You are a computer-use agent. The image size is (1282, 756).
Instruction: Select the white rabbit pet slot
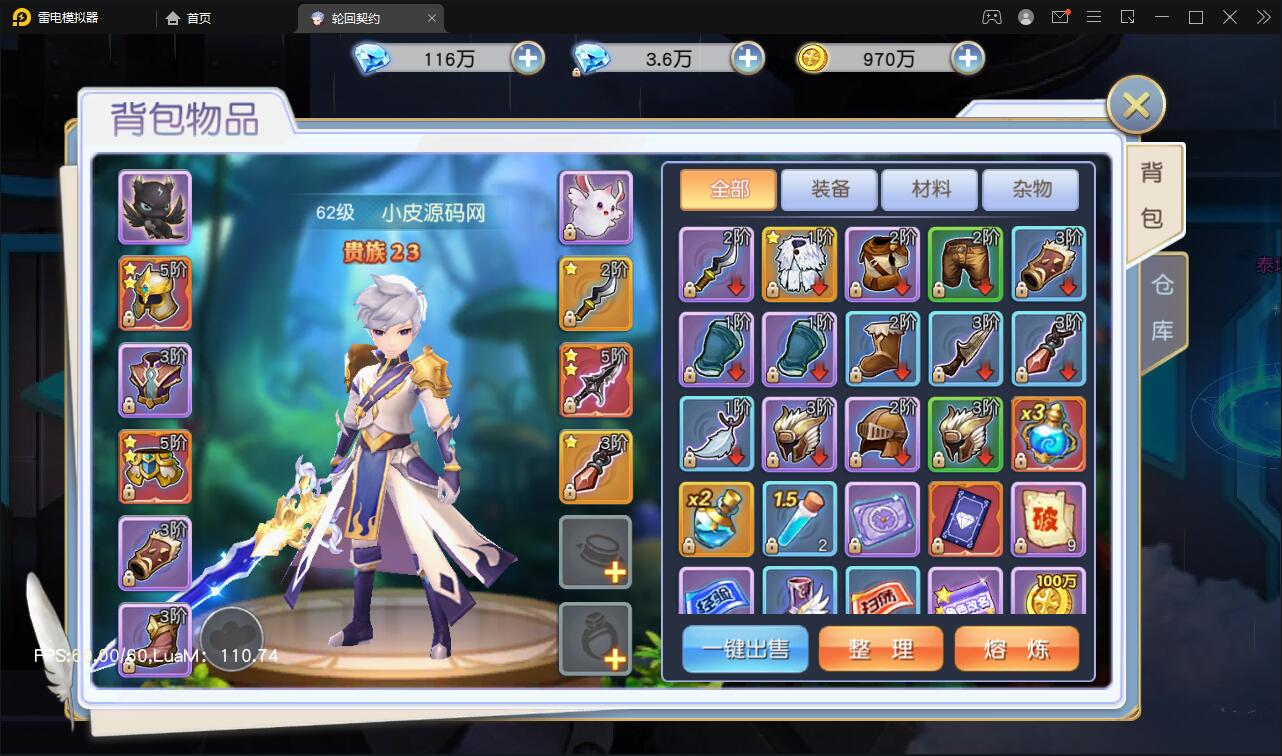tap(596, 207)
